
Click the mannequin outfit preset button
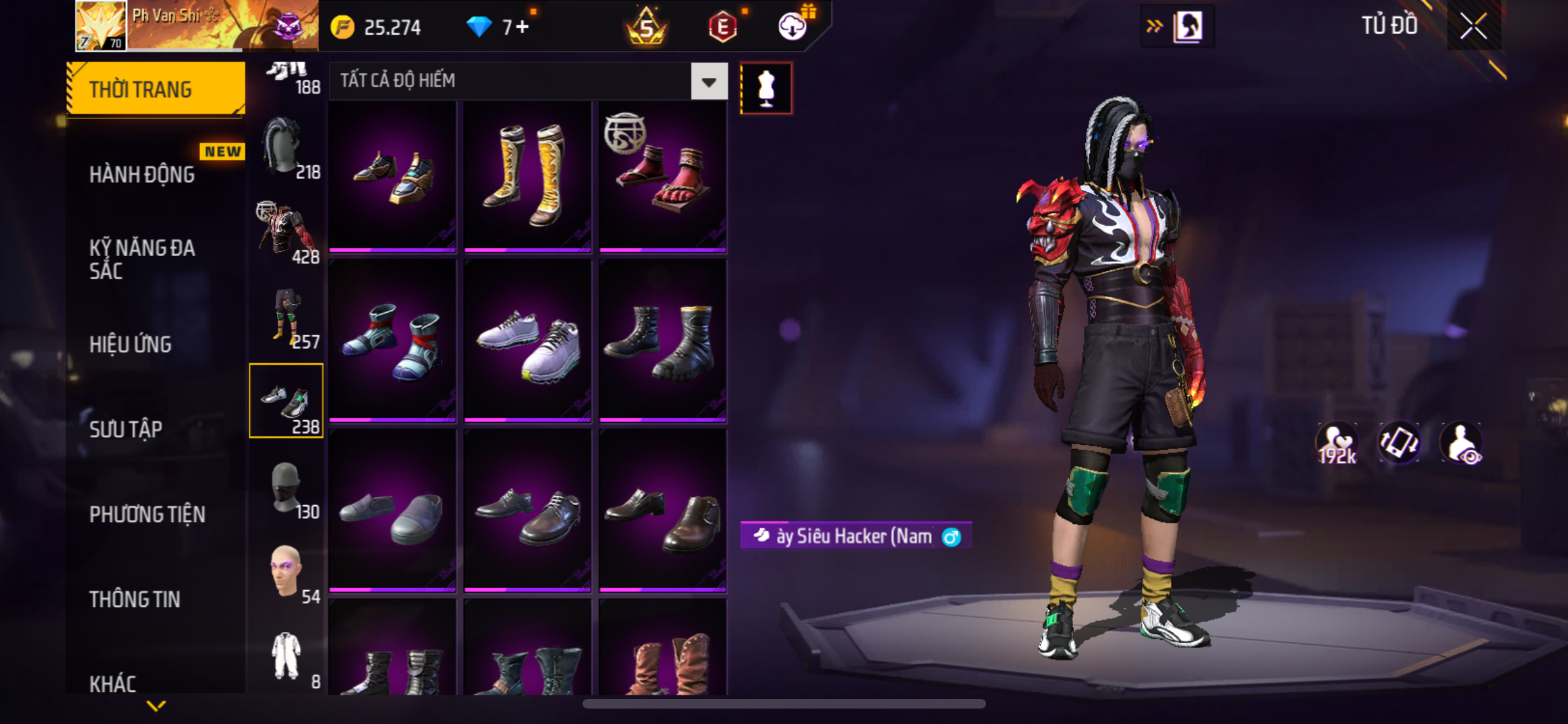point(766,88)
